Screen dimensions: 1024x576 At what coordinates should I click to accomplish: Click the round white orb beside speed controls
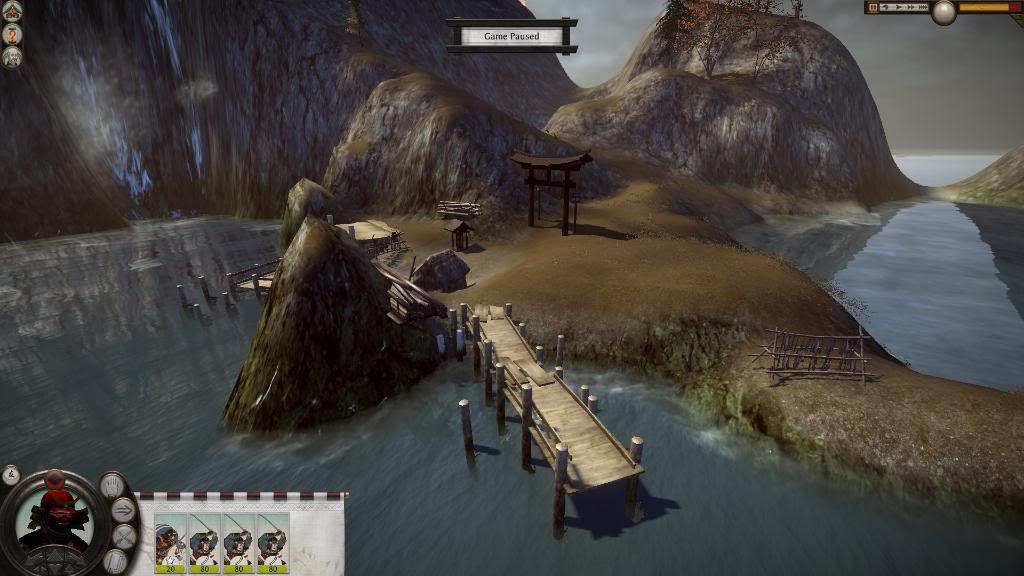click(x=943, y=12)
